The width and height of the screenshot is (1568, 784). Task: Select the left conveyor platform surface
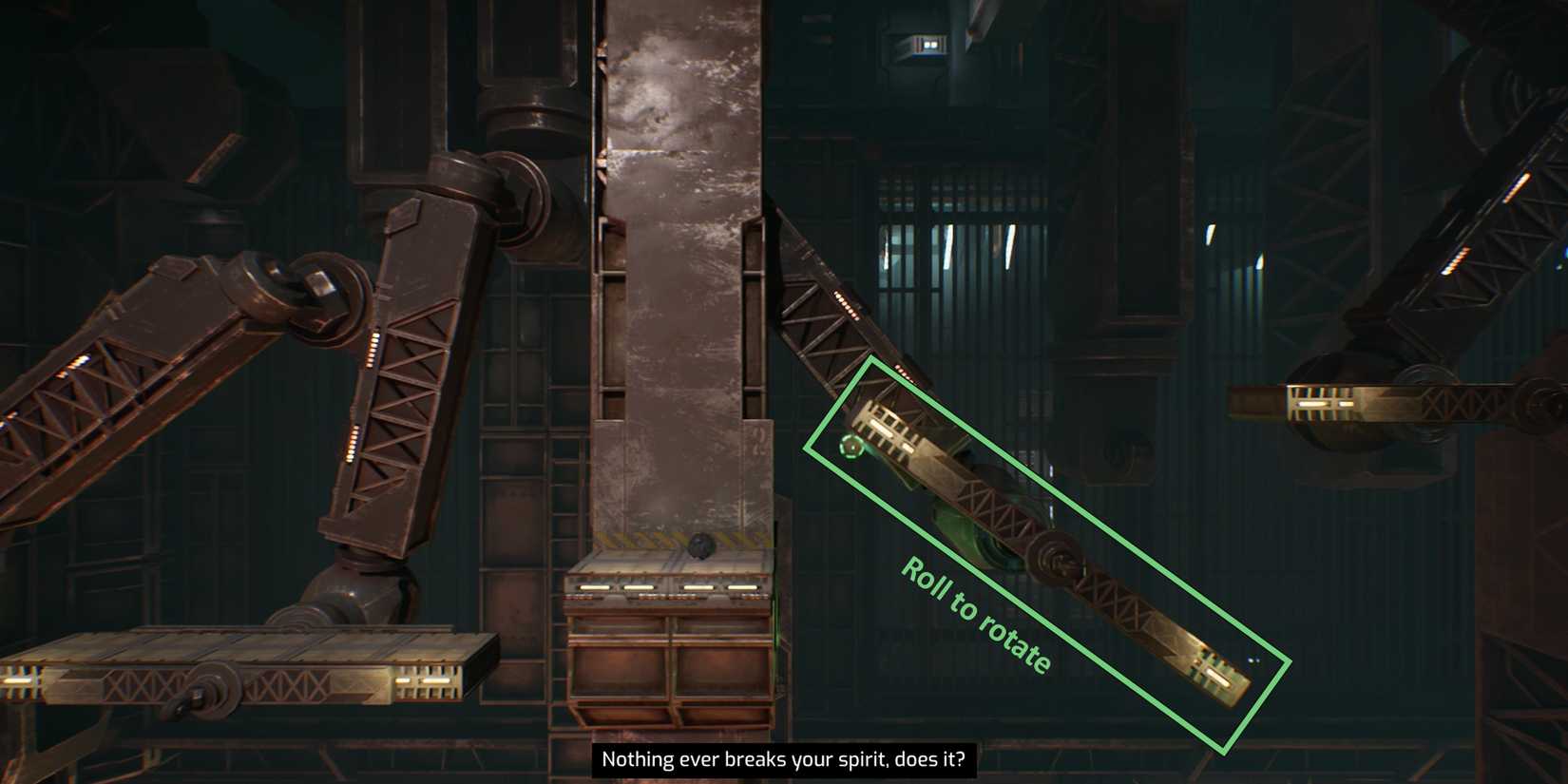click(x=238, y=646)
